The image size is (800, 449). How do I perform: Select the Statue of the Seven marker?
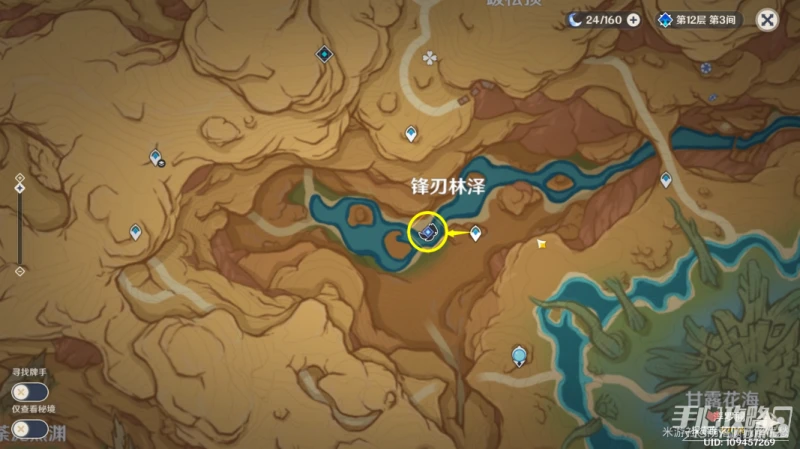pos(519,354)
